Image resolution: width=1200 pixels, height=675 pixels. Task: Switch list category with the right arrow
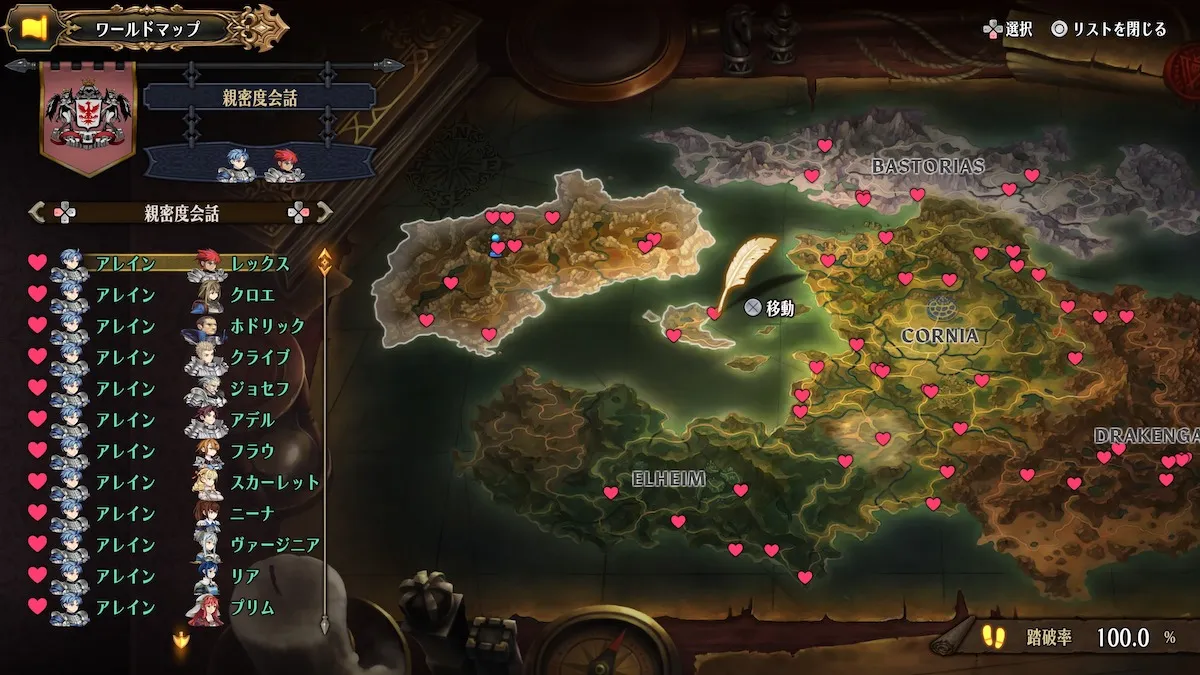324,212
